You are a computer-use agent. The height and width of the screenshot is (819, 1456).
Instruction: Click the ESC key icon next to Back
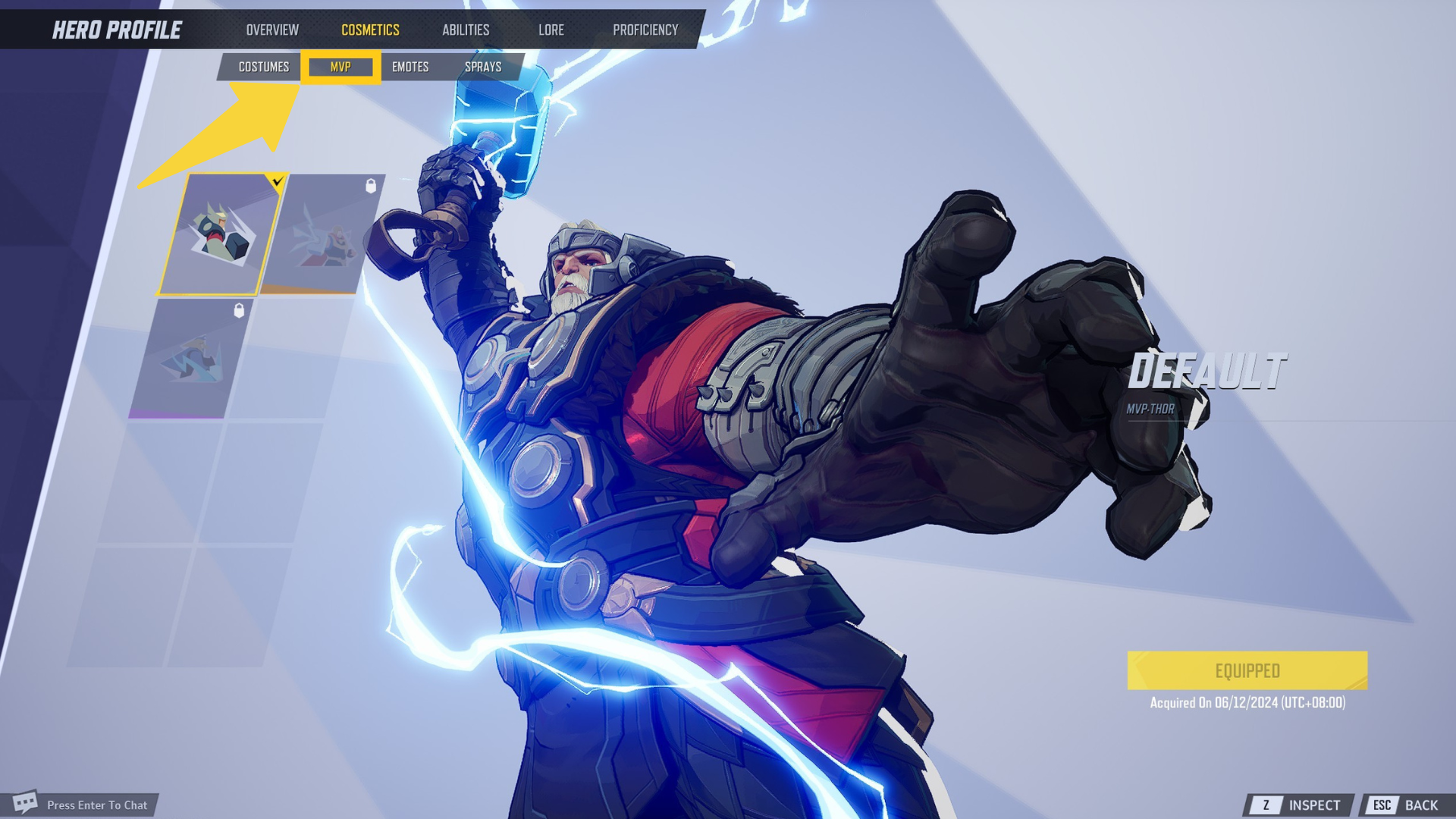coord(1383,805)
